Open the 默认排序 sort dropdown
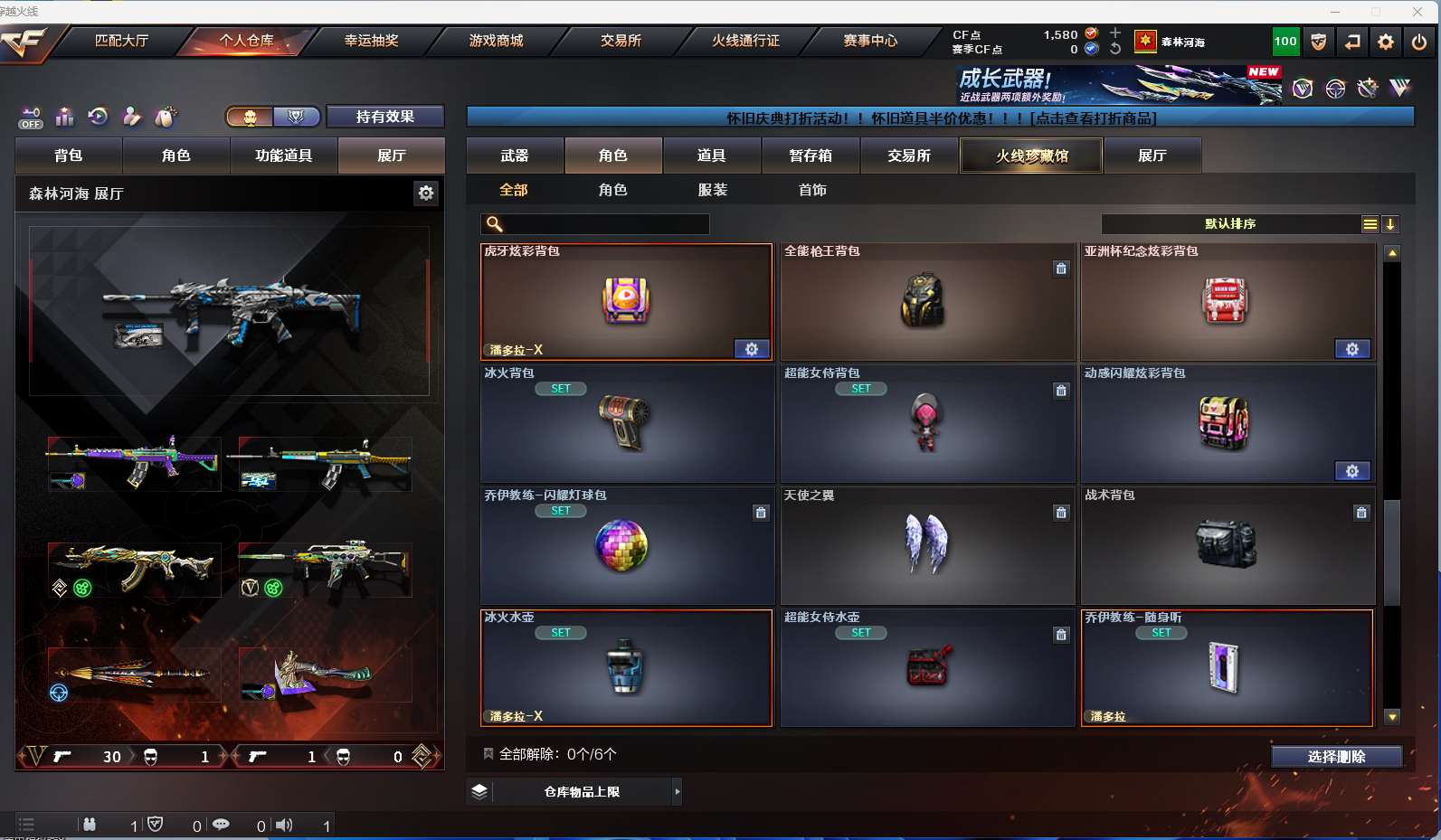Screen dimensions: 1441x840 pyautogui.click(x=1230, y=224)
